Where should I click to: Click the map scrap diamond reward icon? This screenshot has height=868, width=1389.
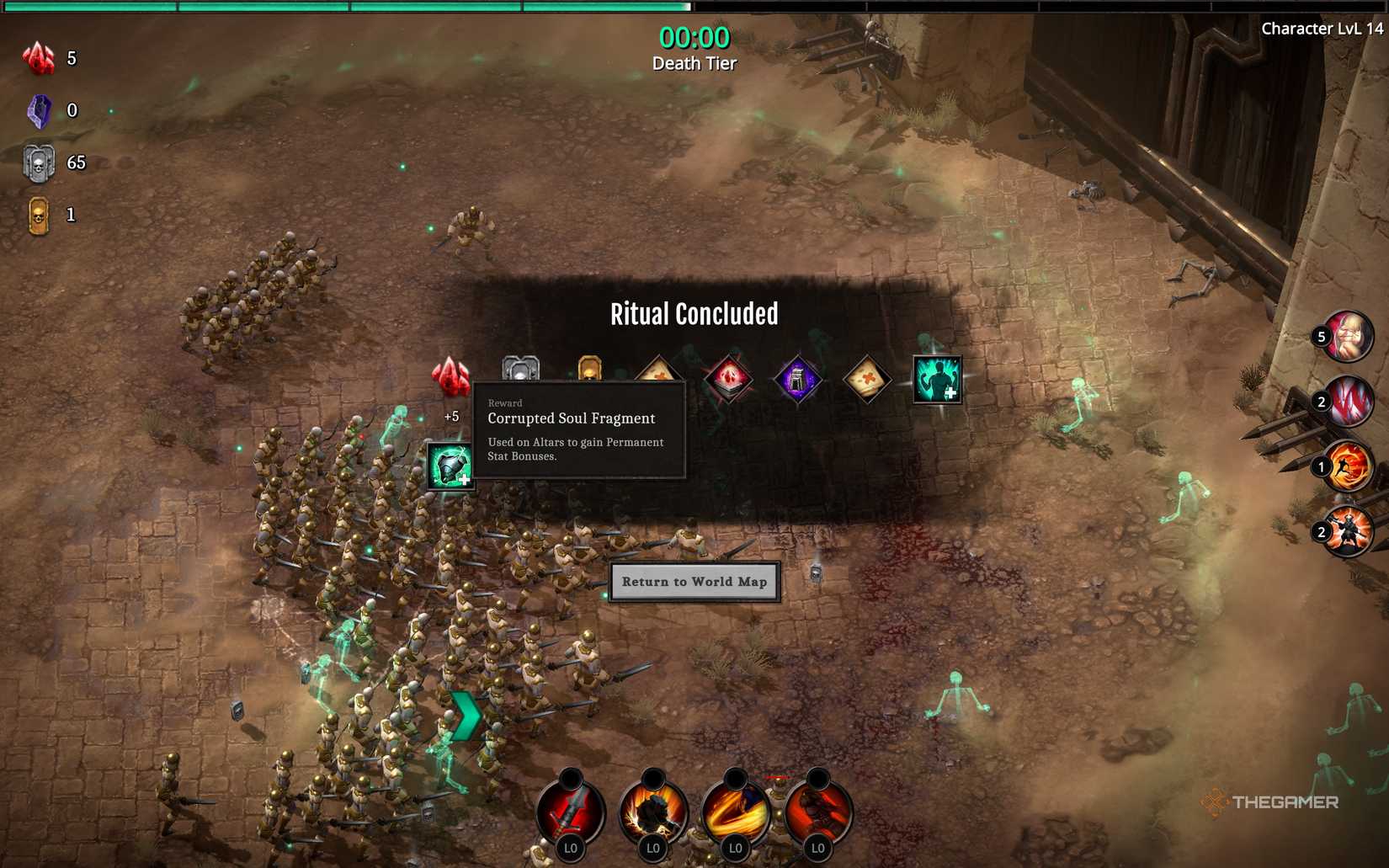click(867, 377)
